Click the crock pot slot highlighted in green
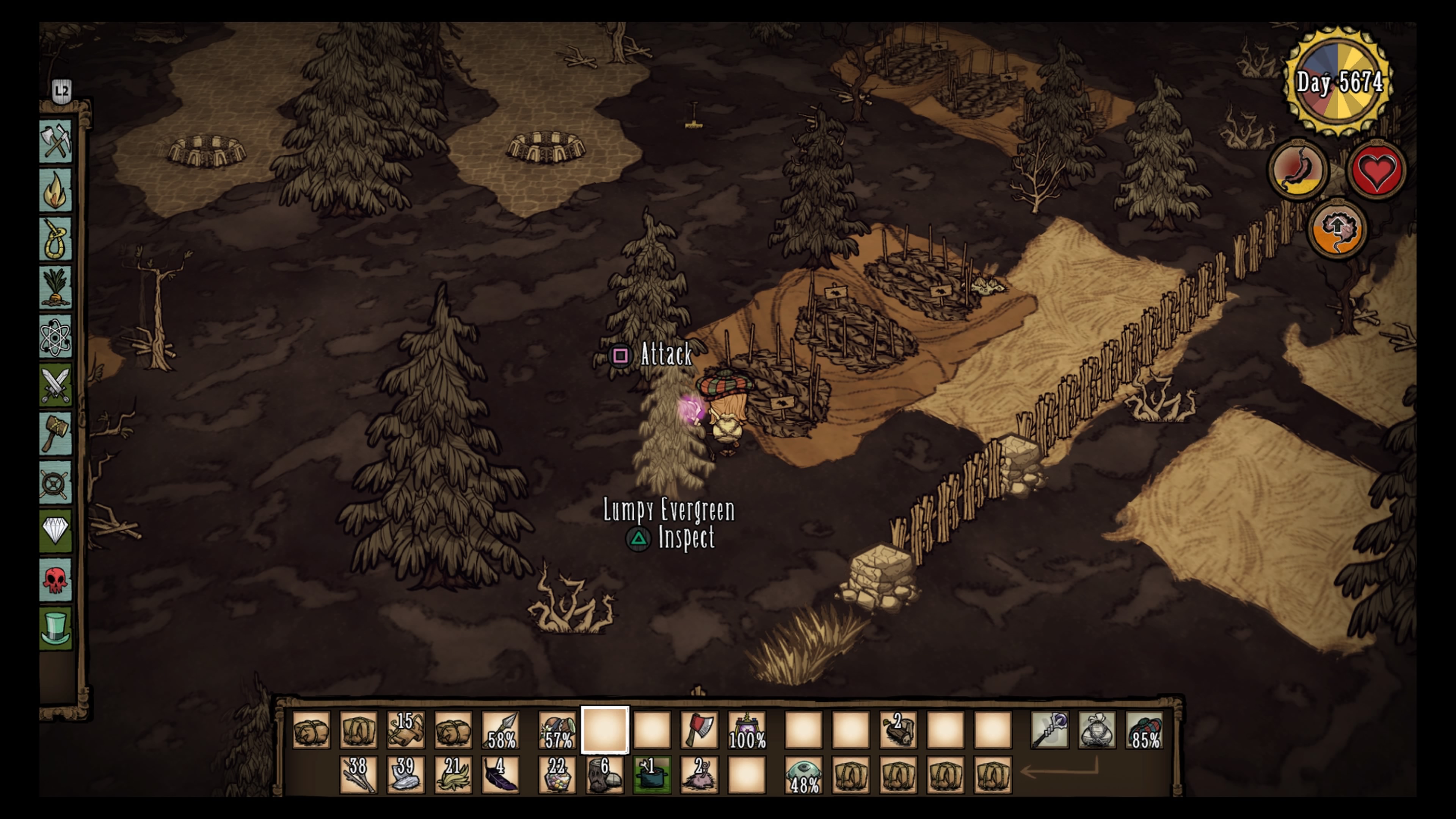The height and width of the screenshot is (819, 1456). click(x=652, y=774)
